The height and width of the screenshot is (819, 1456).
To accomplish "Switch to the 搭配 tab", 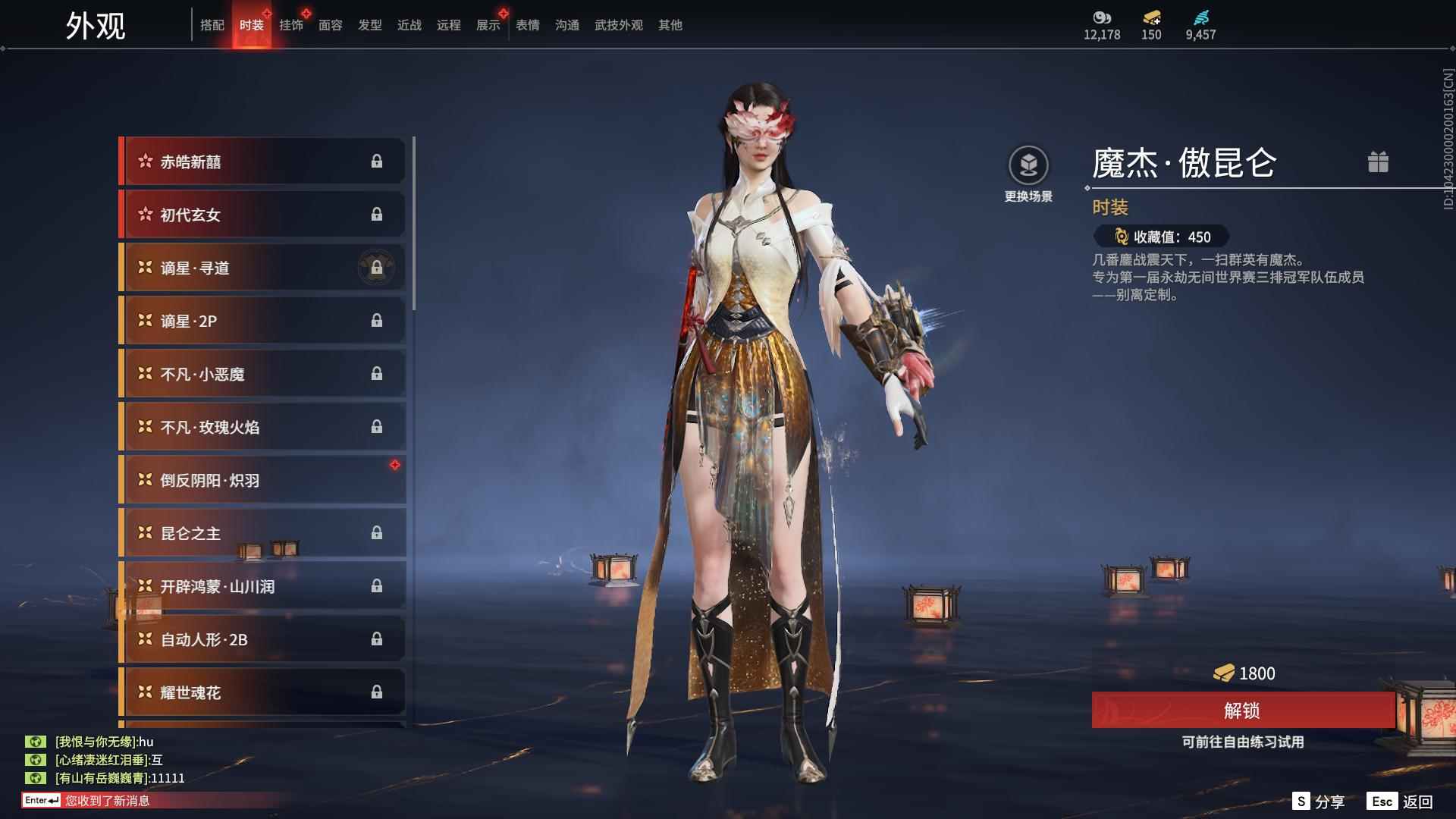I will (x=212, y=25).
